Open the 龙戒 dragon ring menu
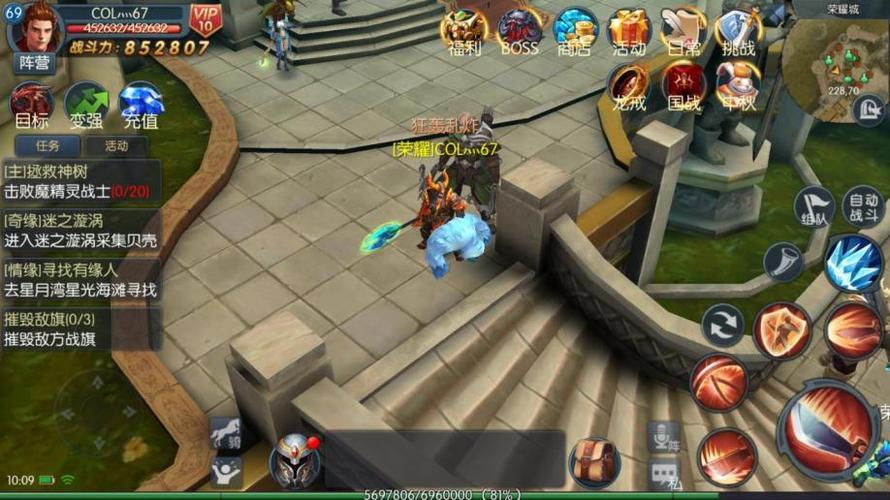The height and width of the screenshot is (500, 890). 629,86
